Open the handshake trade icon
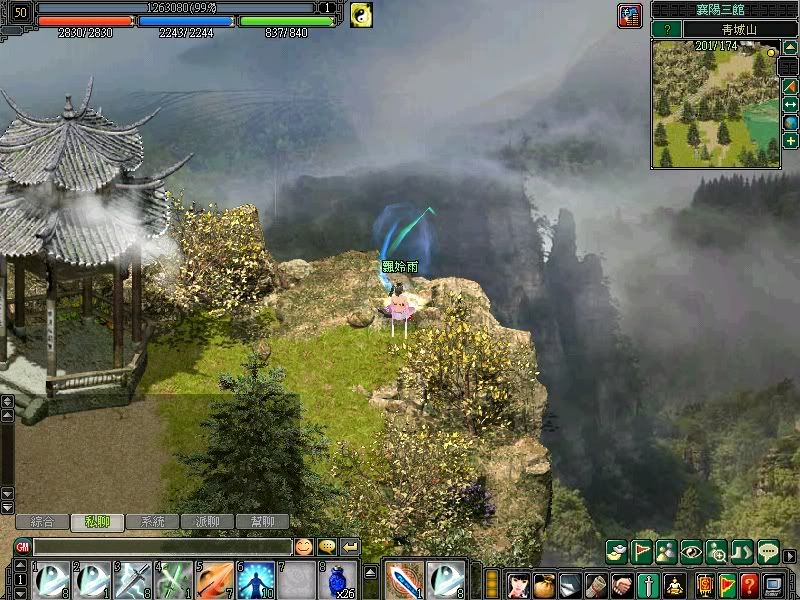 [622, 584]
